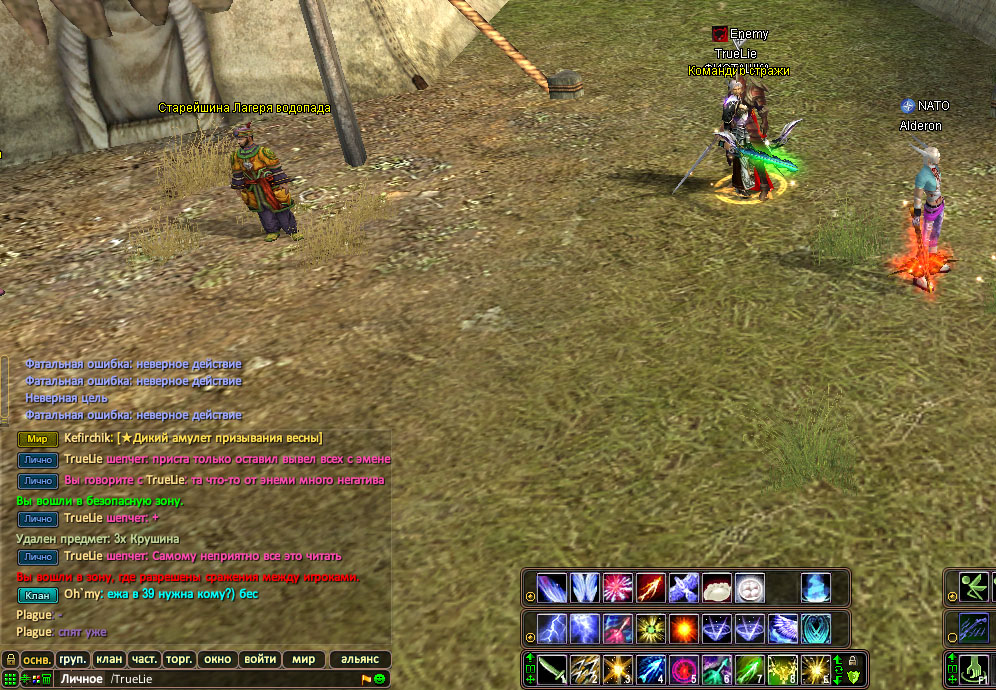The width and height of the screenshot is (996, 690).
Task: Switch to the "мир" world chat tab
Action: [303, 660]
